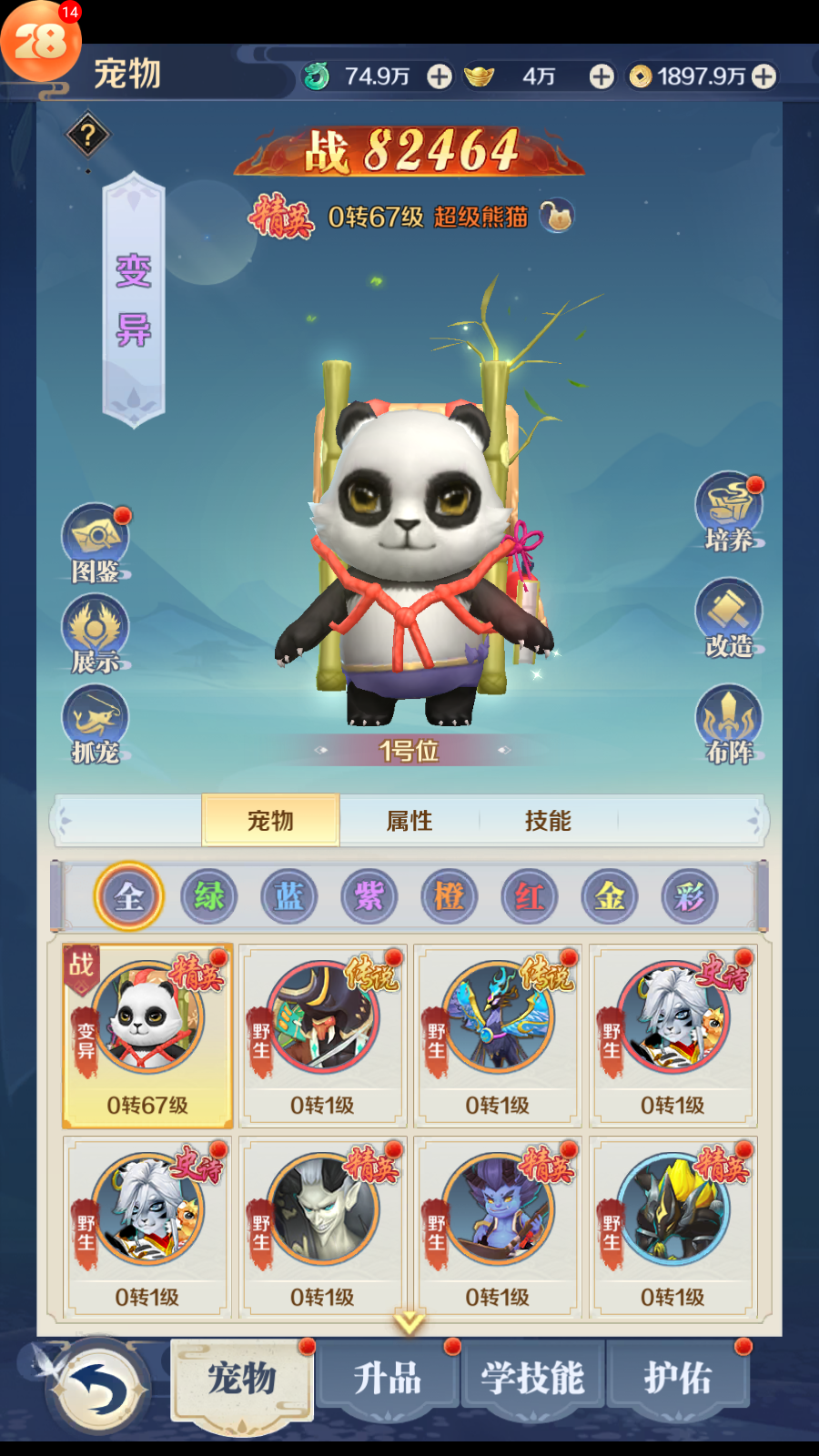Add more gold ingot currency

[602, 76]
